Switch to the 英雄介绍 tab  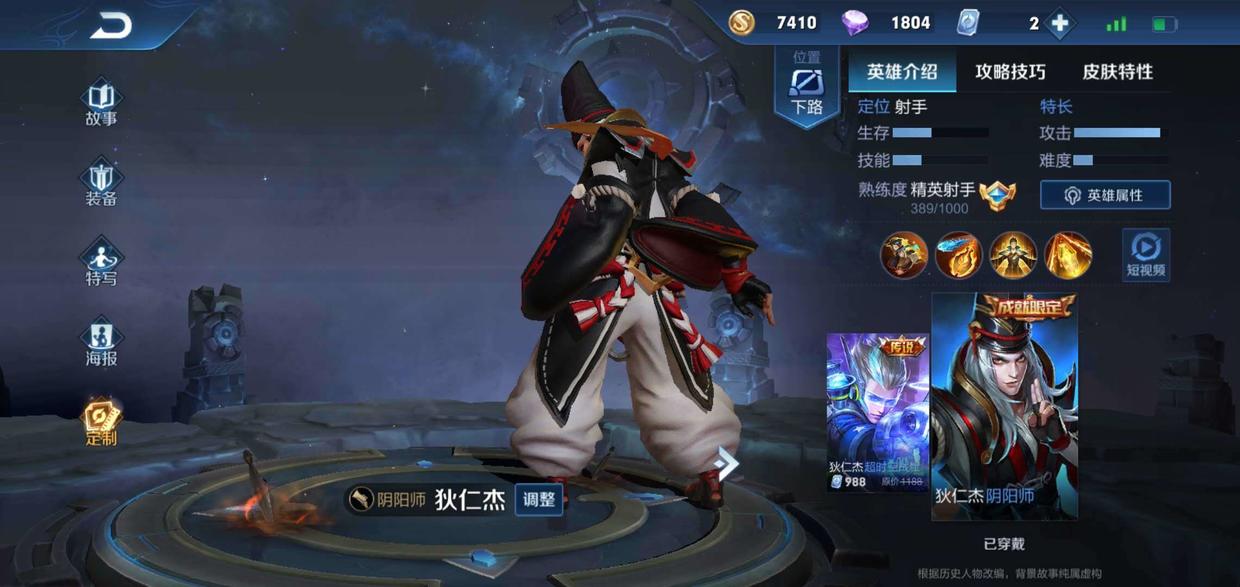tap(902, 72)
